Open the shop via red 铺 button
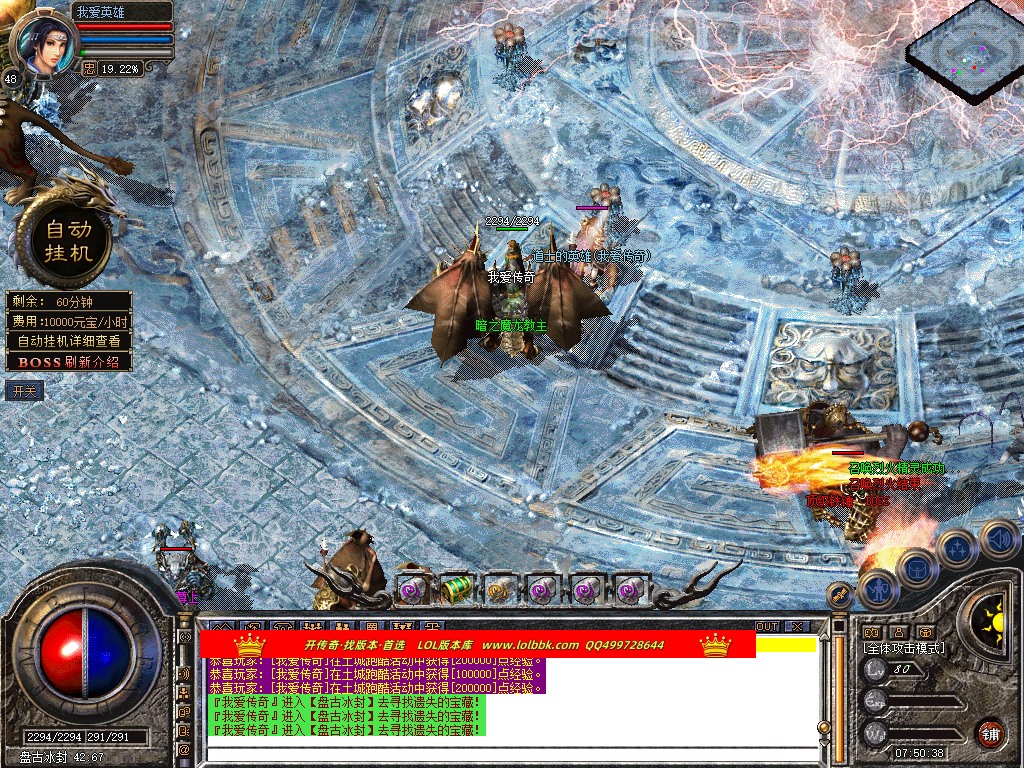The height and width of the screenshot is (768, 1024). [x=990, y=732]
